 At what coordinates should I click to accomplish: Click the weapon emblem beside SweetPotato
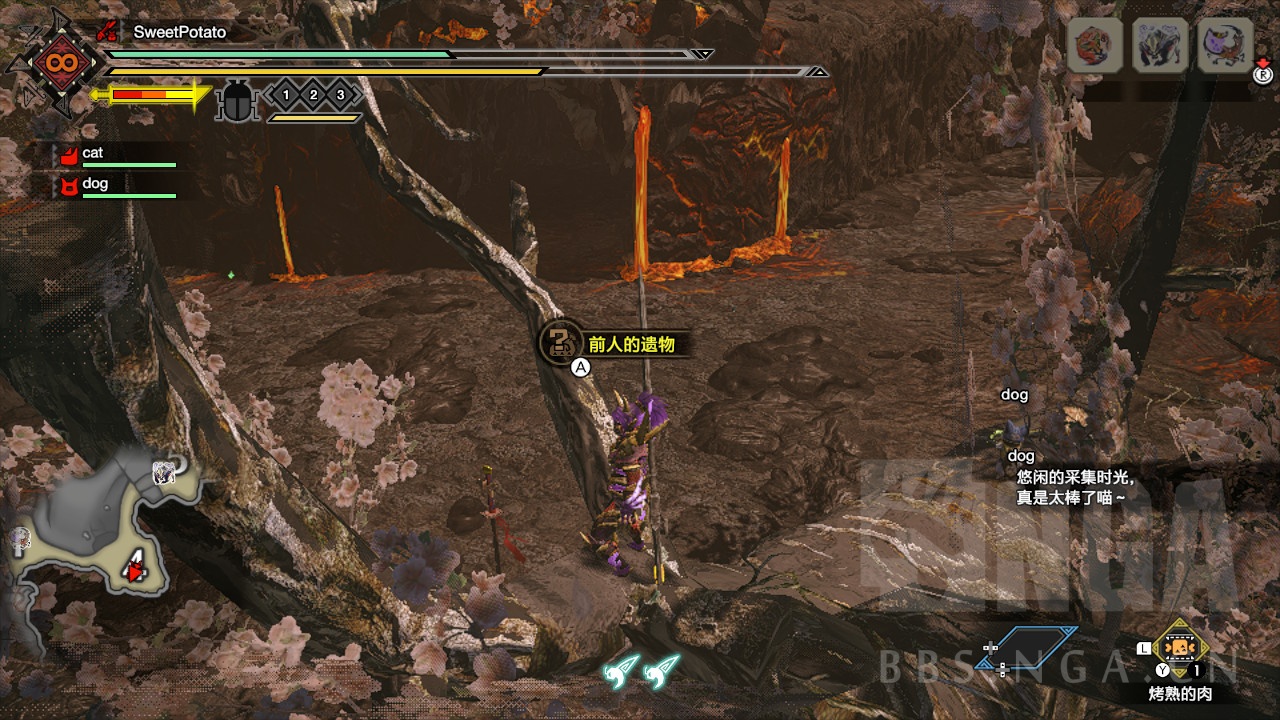(52, 63)
